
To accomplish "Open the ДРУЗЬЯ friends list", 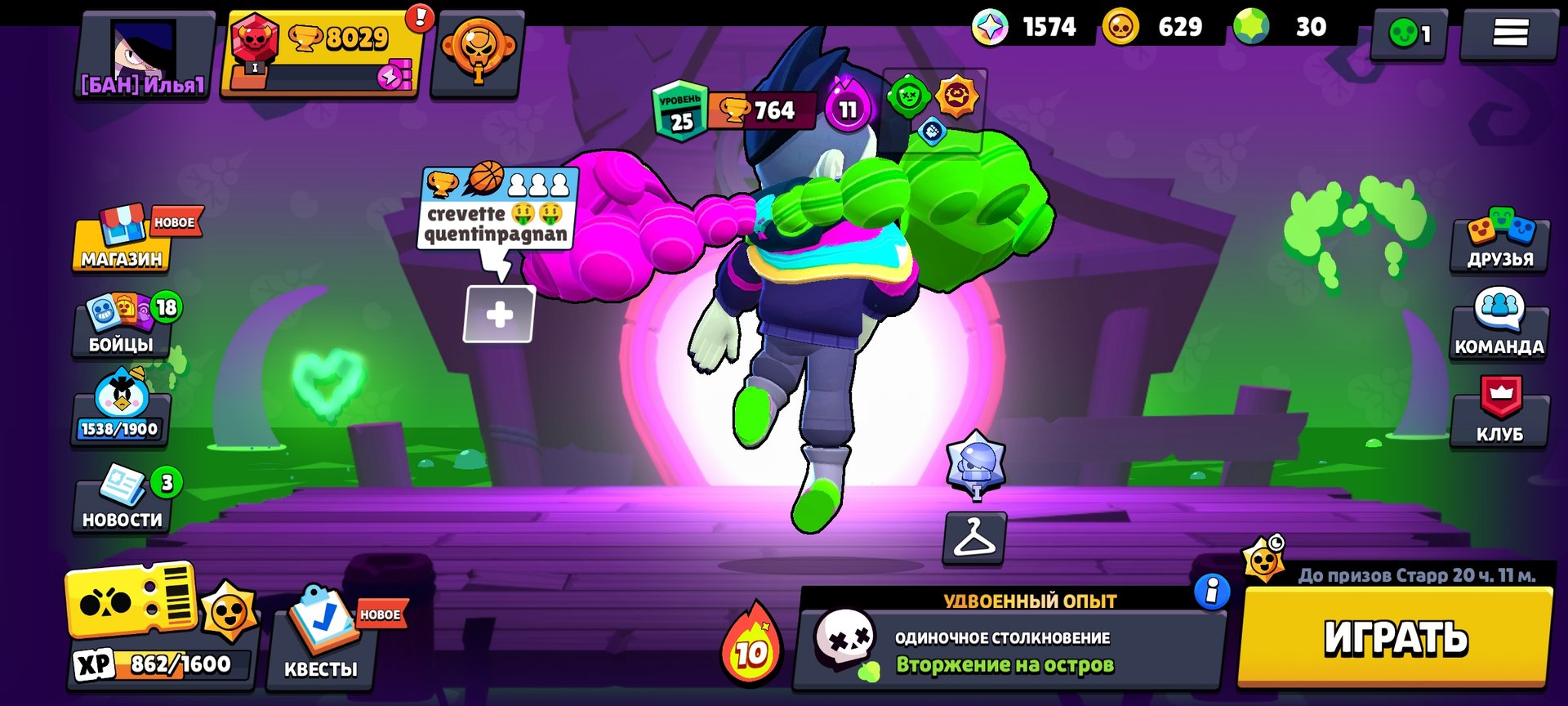I will (x=1499, y=240).
